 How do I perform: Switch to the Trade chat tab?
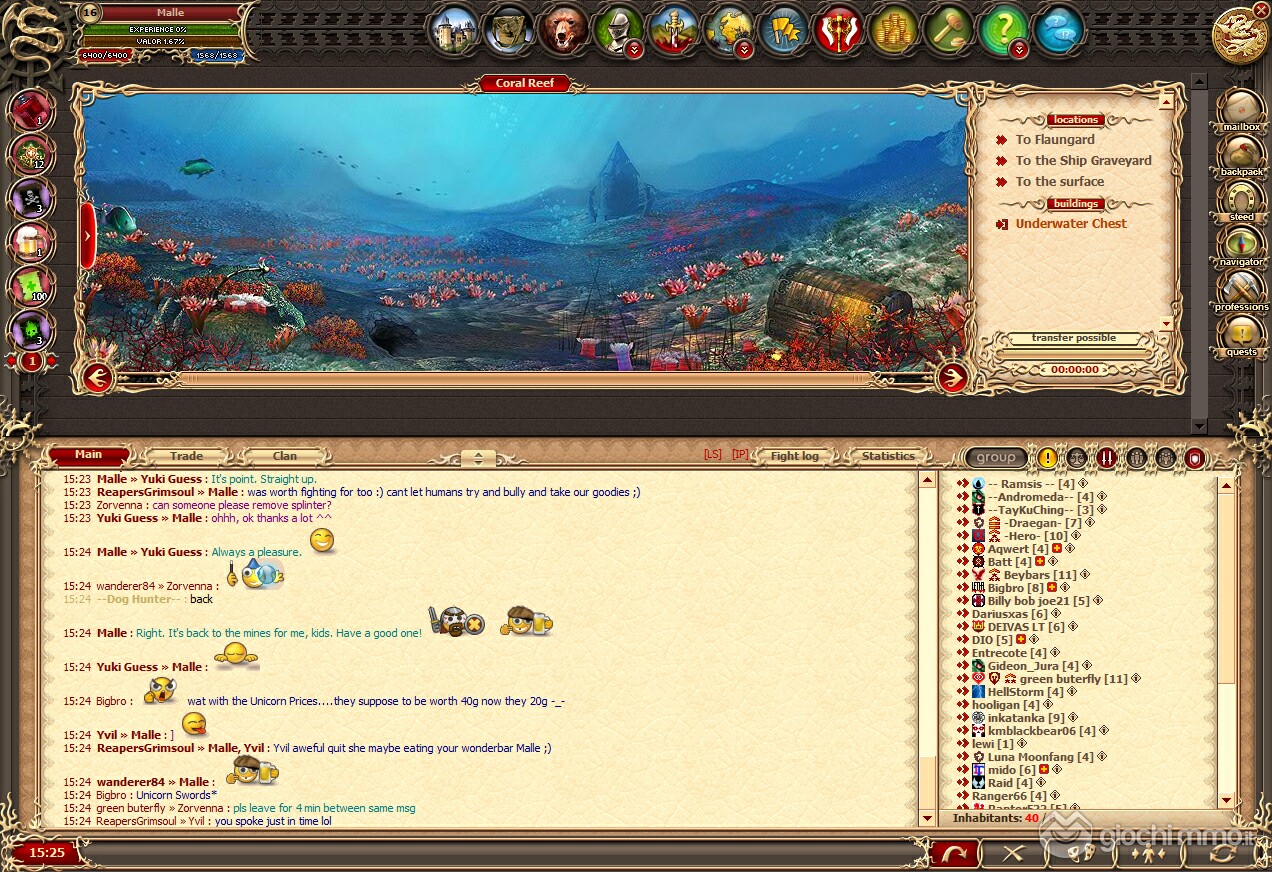click(186, 456)
